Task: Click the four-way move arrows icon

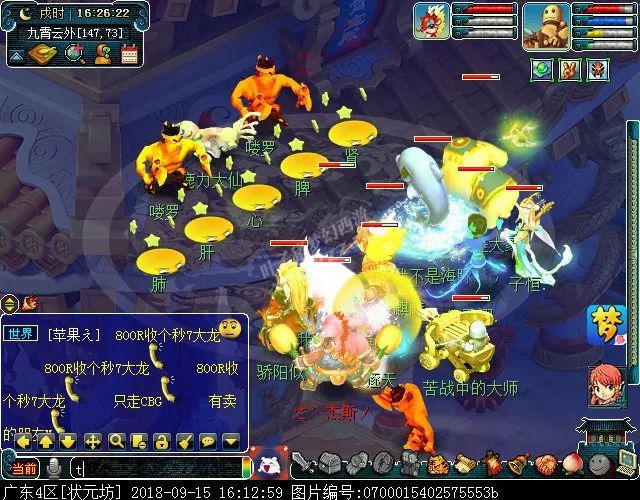Action: click(x=93, y=440)
